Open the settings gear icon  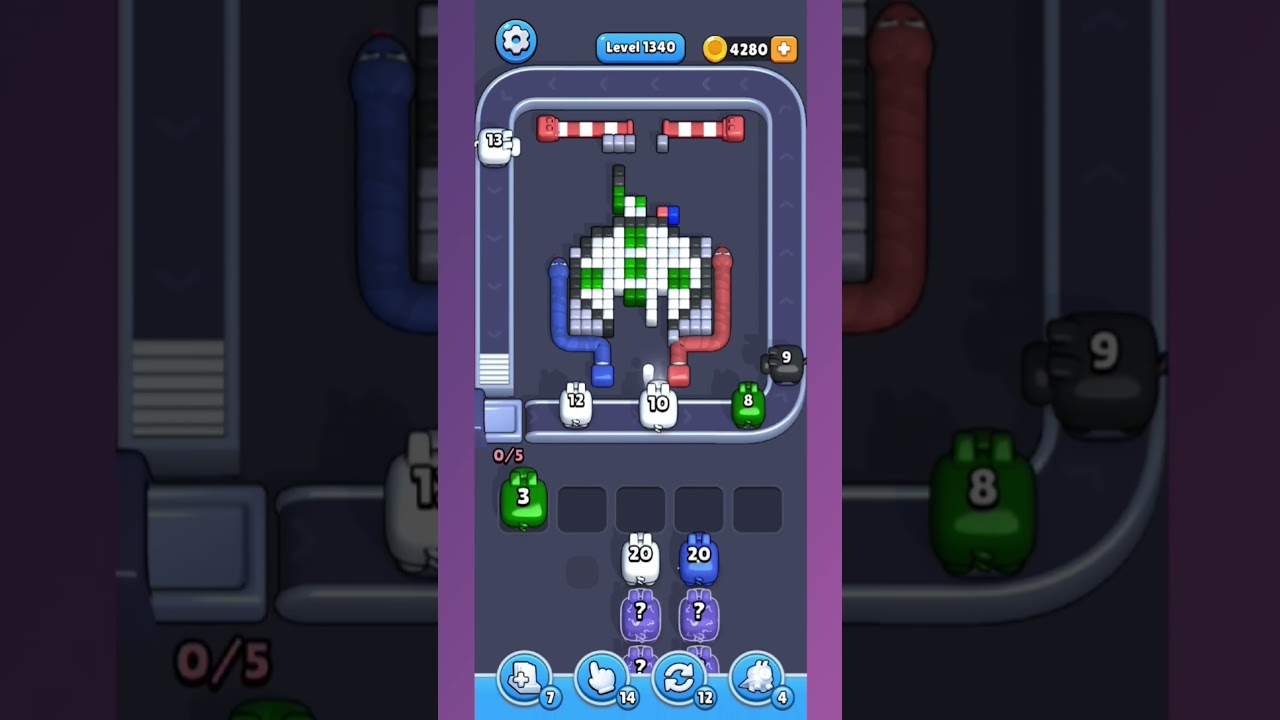(516, 41)
